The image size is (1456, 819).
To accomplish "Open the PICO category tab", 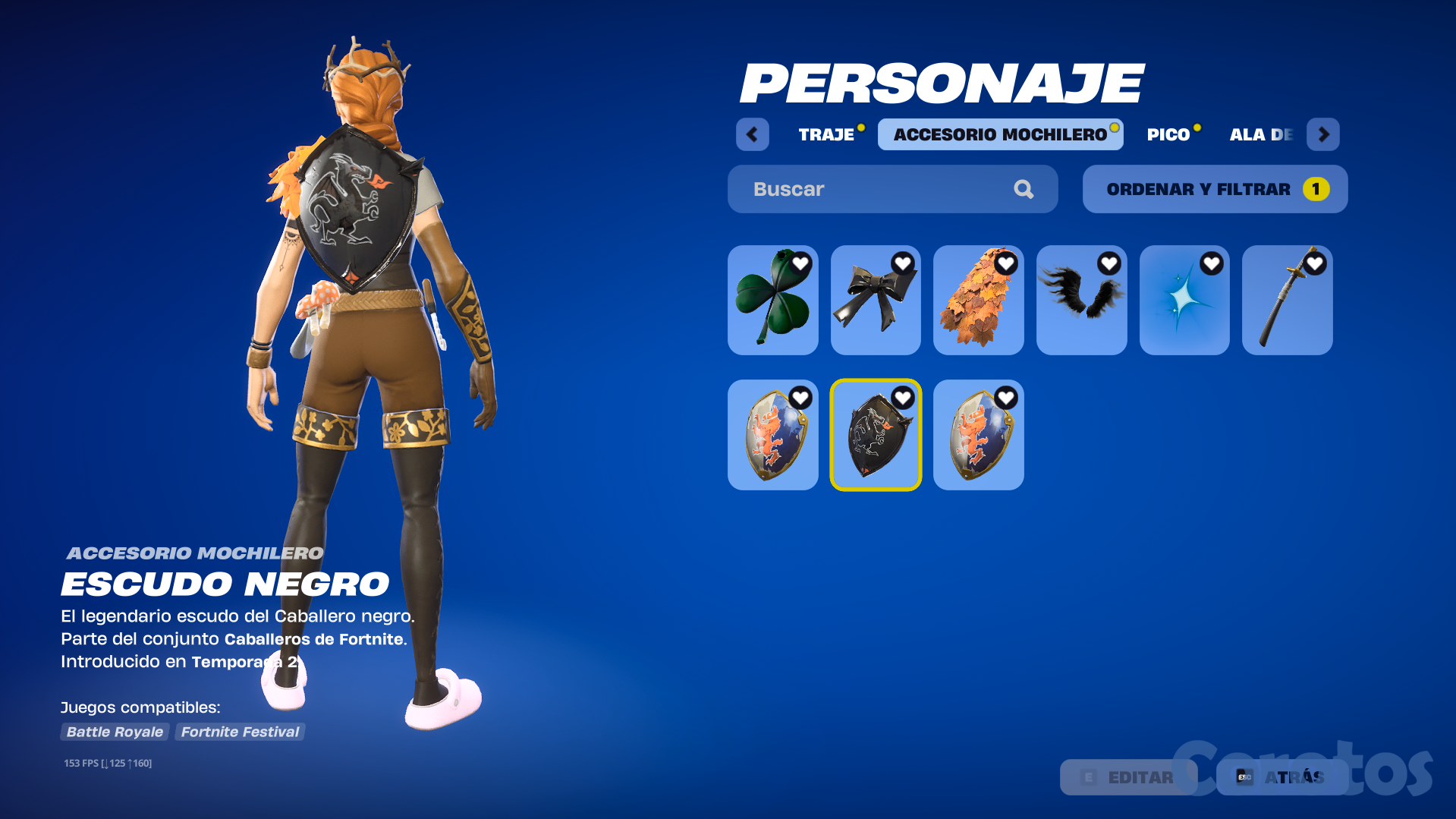I will coord(1168,134).
